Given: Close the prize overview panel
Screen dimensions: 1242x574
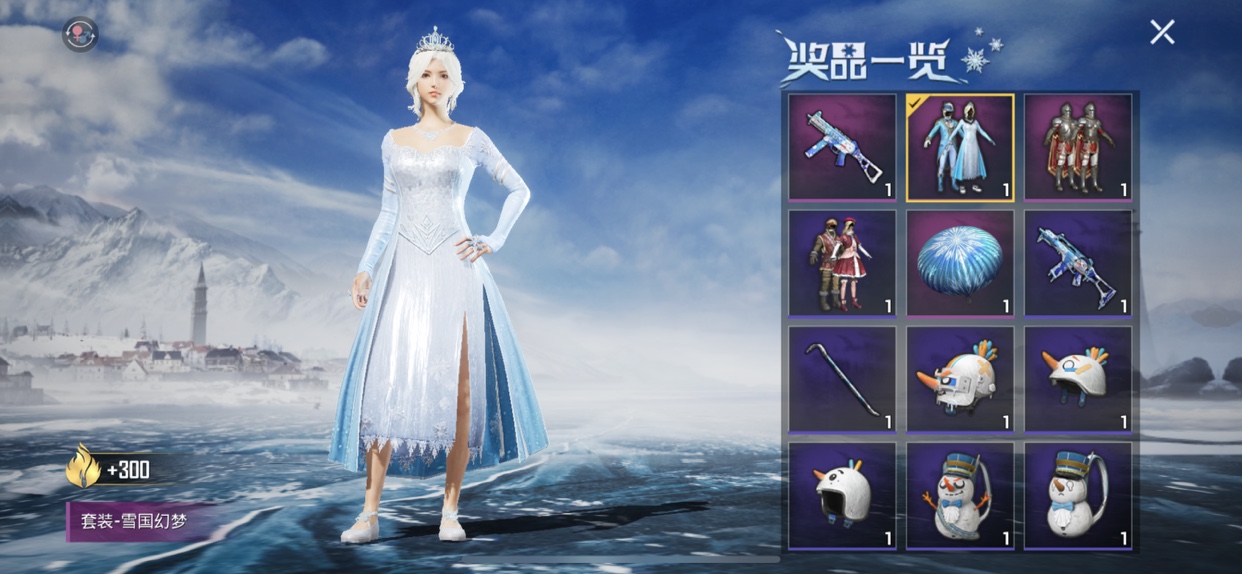Looking at the screenshot, I should tap(1162, 33).
